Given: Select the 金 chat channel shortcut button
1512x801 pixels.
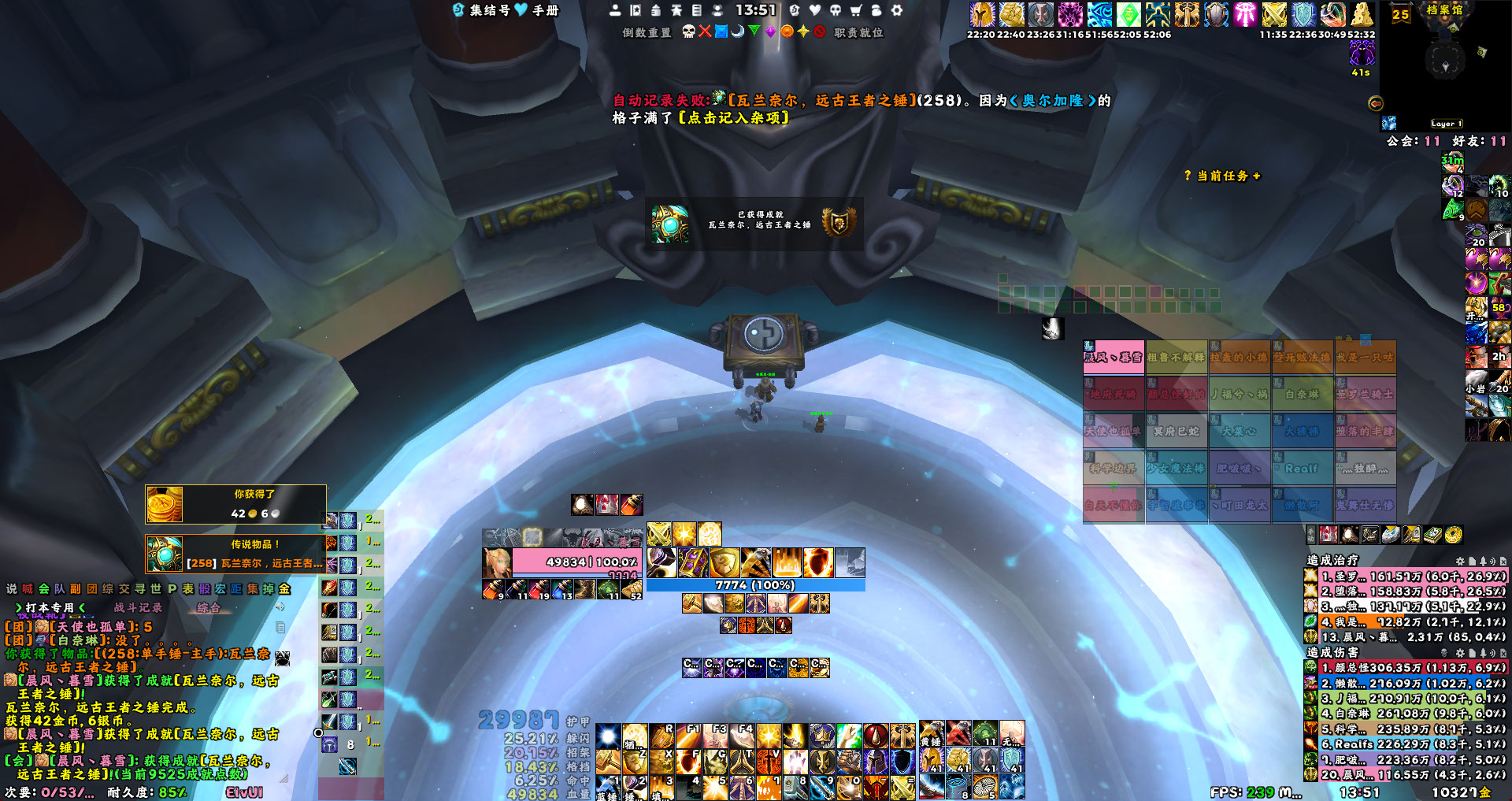Looking at the screenshot, I should (284, 588).
